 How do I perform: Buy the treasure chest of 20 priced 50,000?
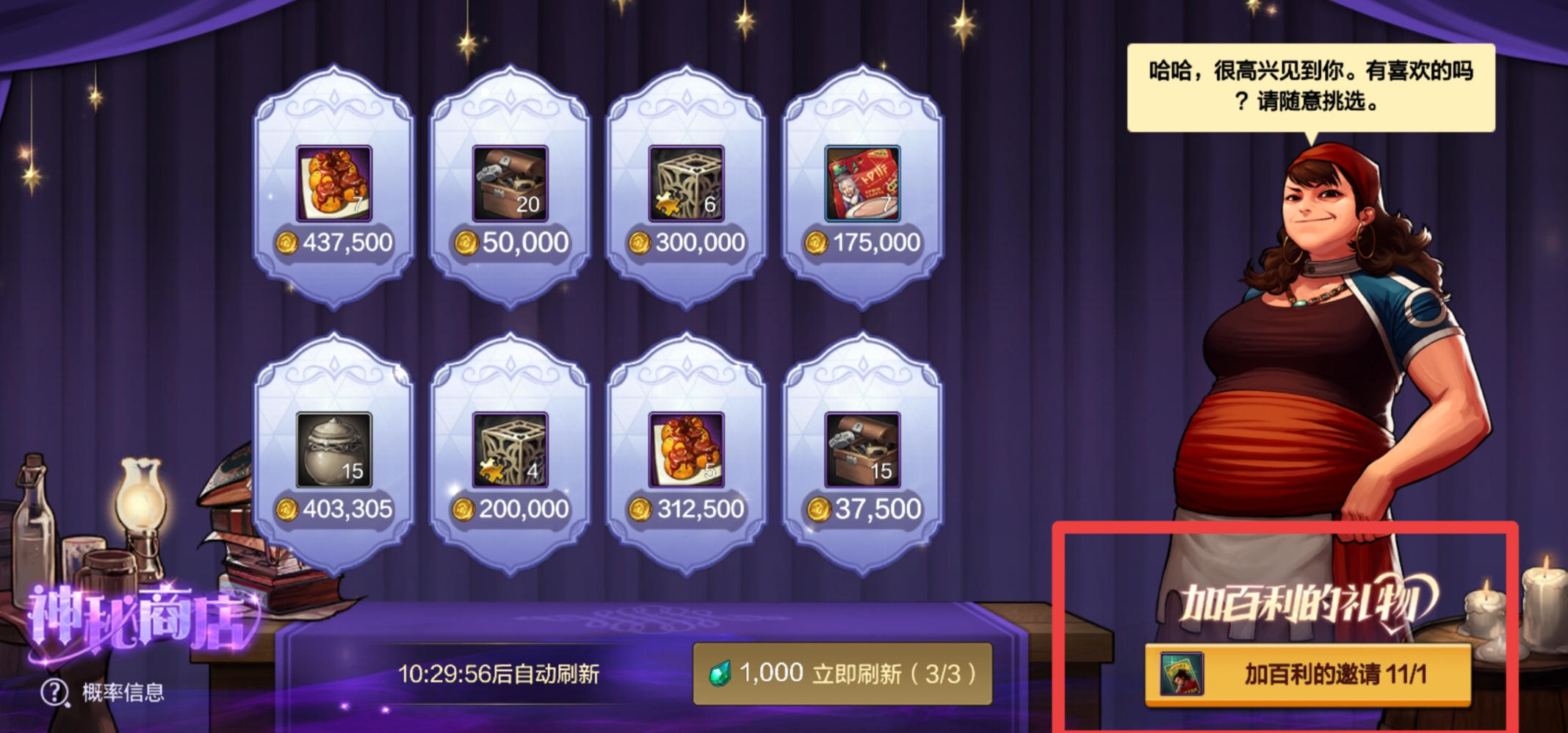click(510, 184)
